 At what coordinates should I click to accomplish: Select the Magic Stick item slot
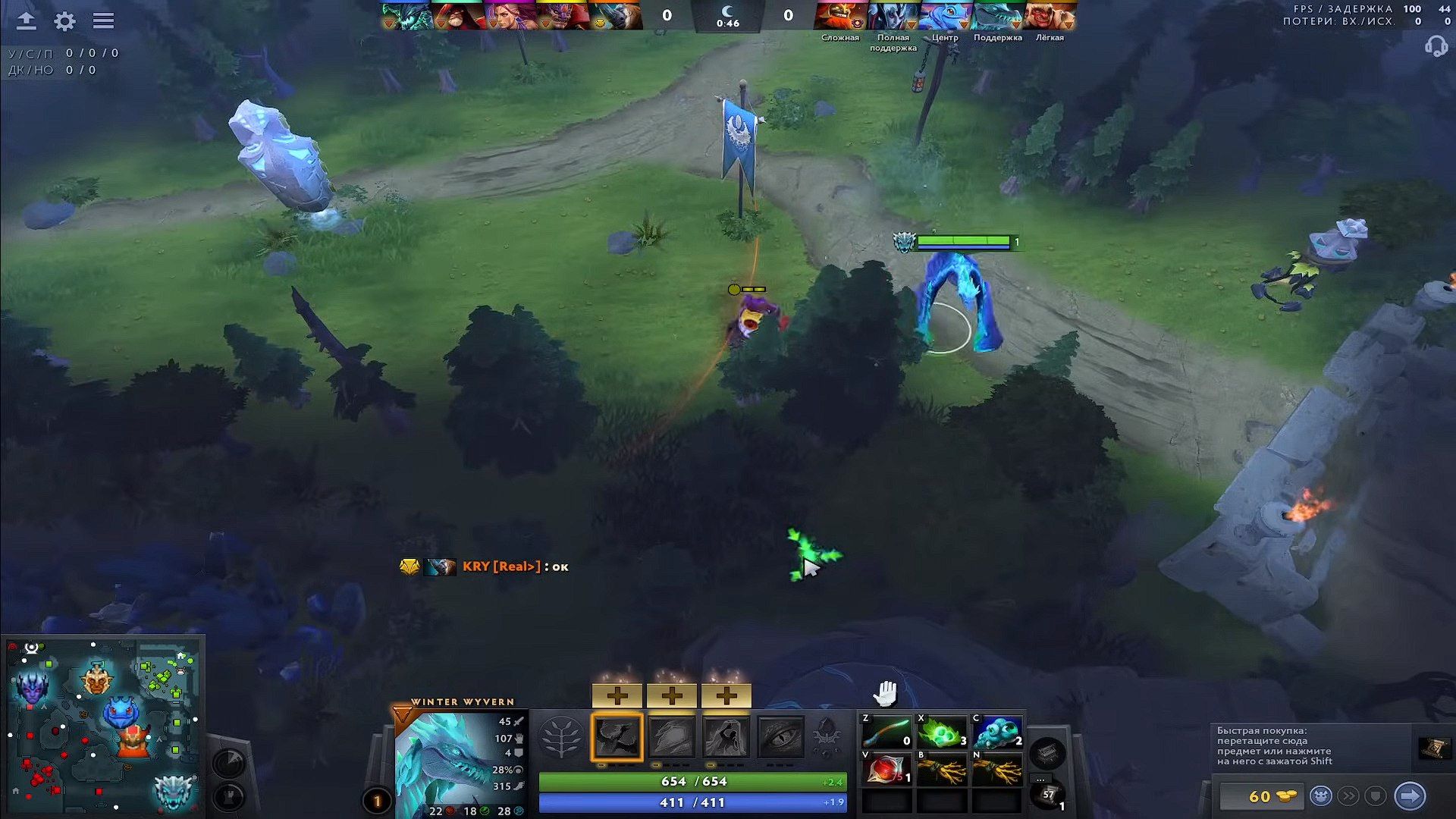[886, 733]
